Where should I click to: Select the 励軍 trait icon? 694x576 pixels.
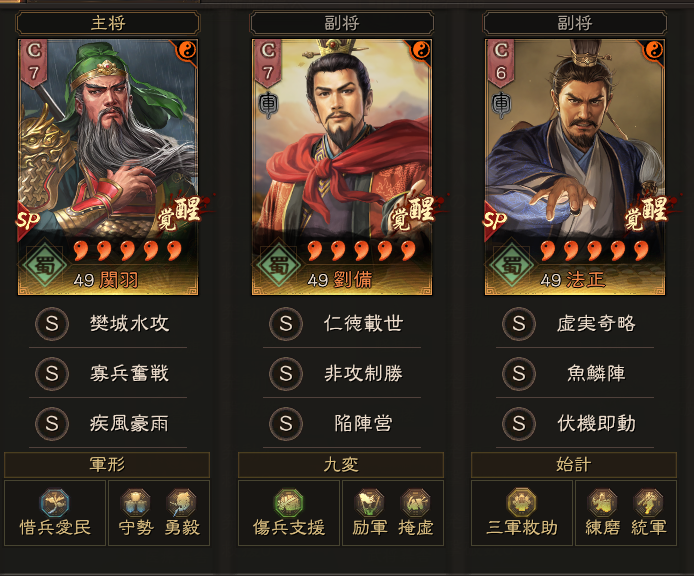(x=369, y=503)
